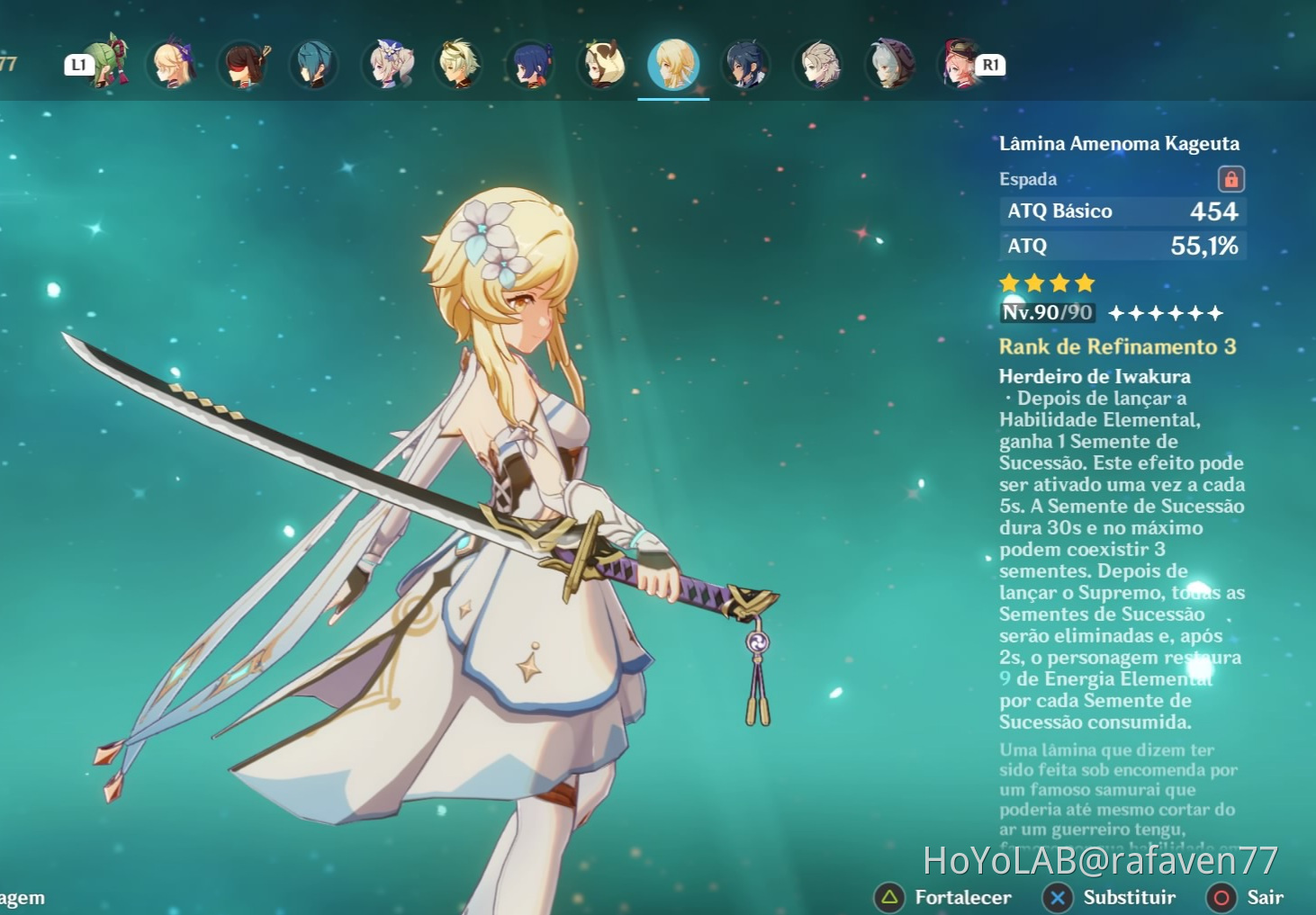1316x915 pixels.
Task: Click the X icon beside Substituir
Action: click(1058, 897)
